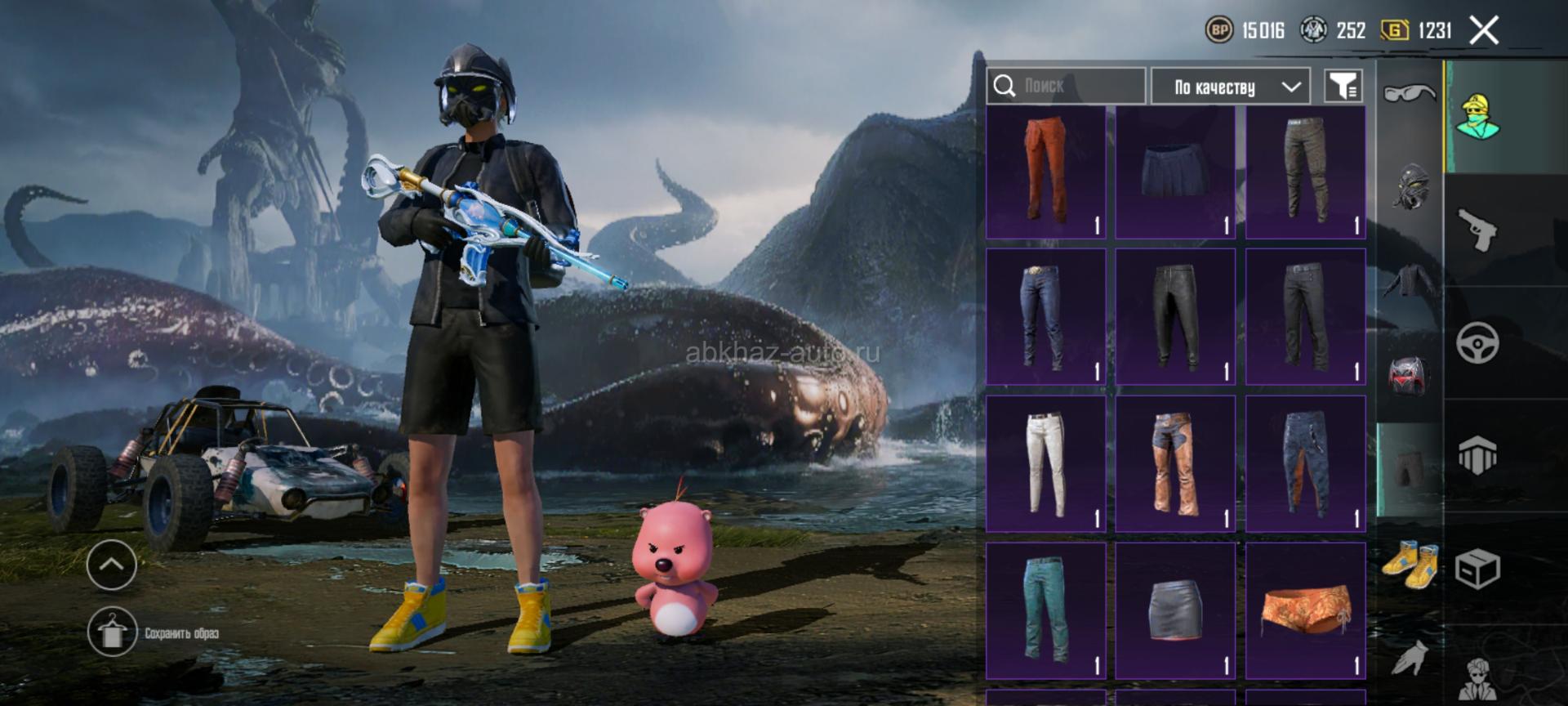Select the blue jeans item
This screenshot has width=1568, height=706.
pyautogui.click(x=1045, y=317)
